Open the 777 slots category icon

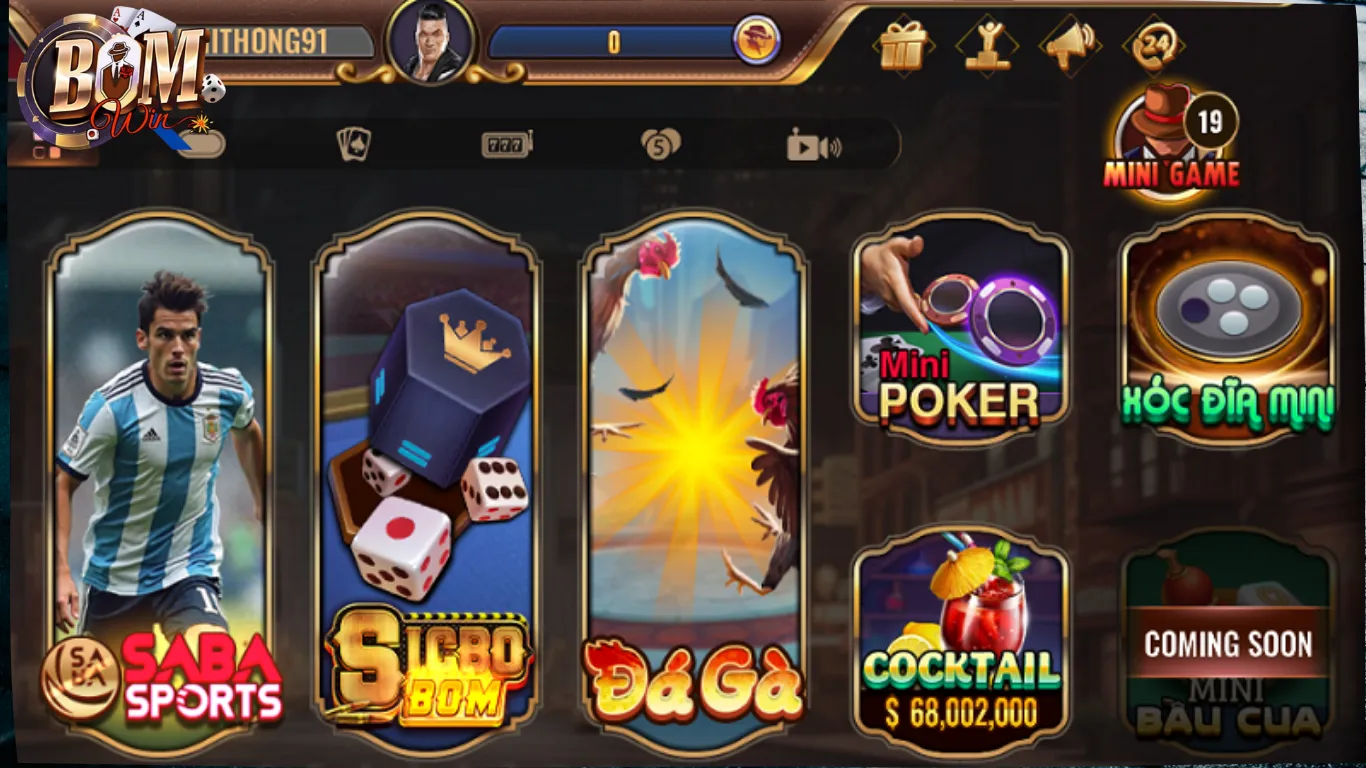pos(505,143)
